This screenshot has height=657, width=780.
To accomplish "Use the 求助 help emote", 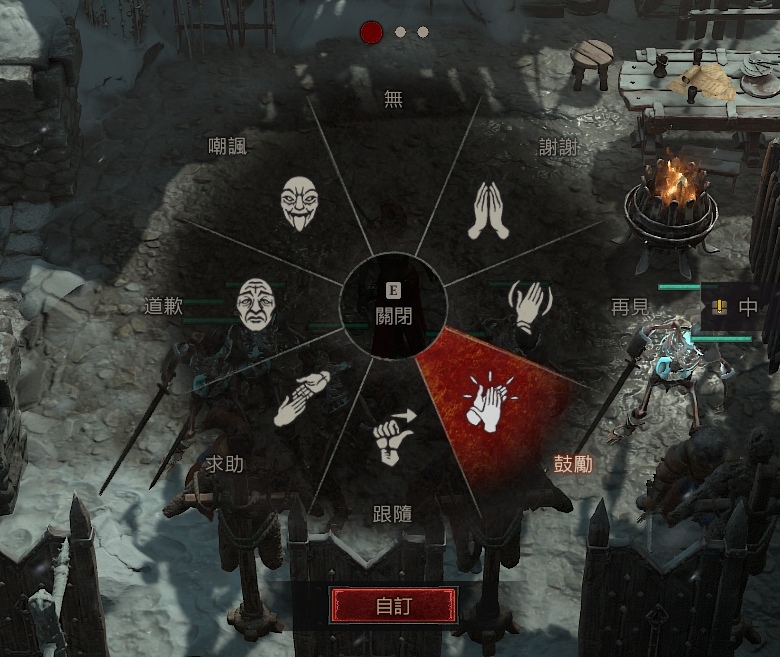I will click(301, 399).
